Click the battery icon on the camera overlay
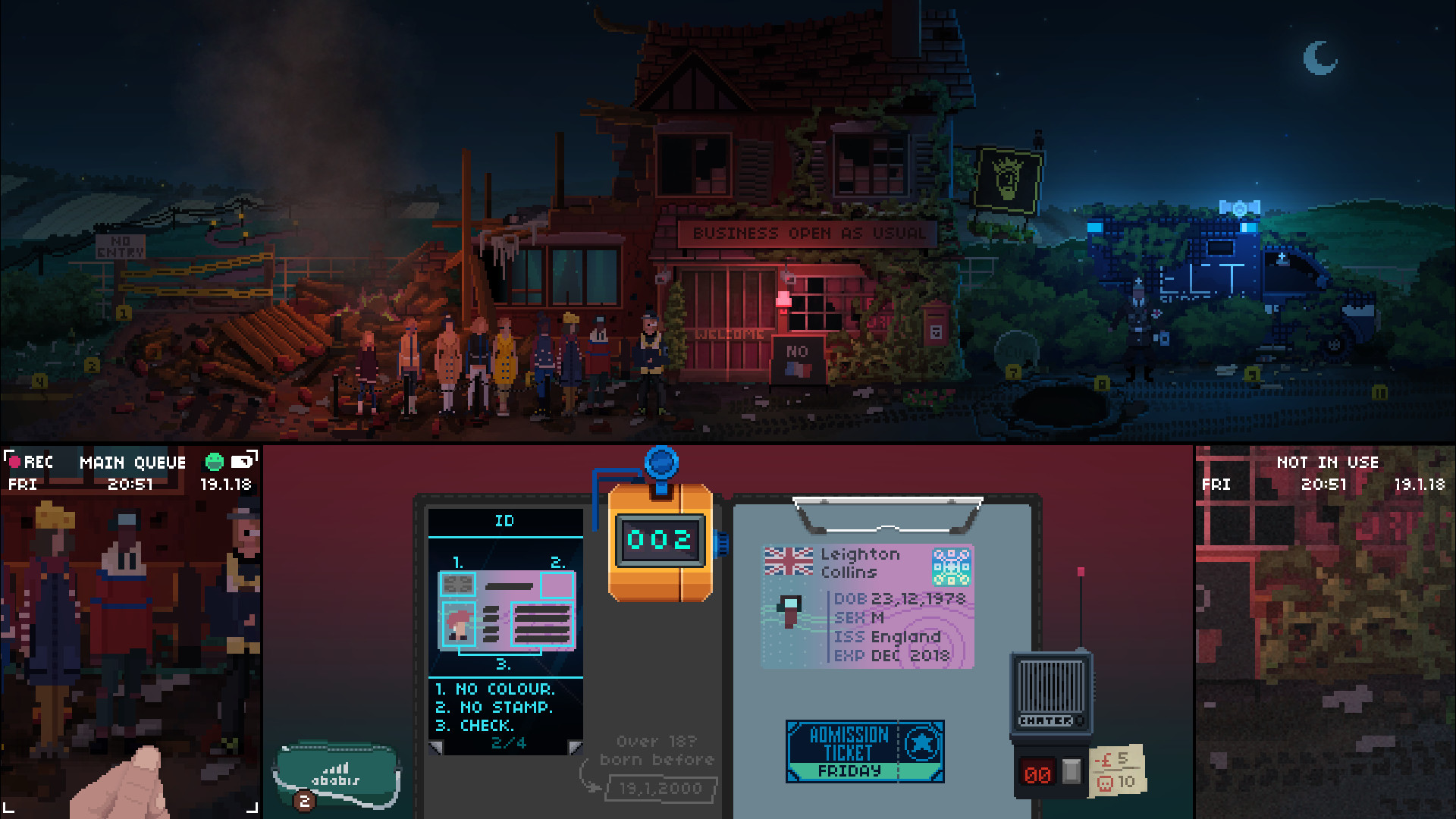The width and height of the screenshot is (1456, 819). click(x=240, y=463)
